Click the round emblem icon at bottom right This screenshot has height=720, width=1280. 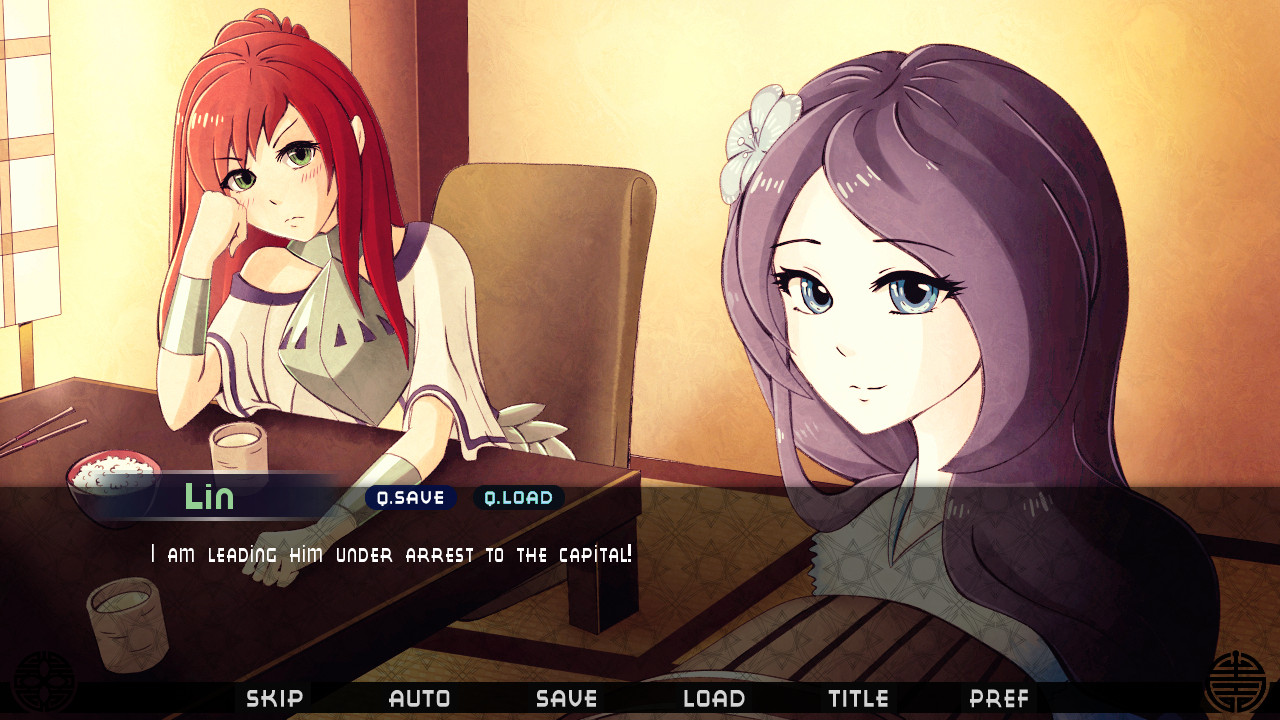pos(1235,683)
